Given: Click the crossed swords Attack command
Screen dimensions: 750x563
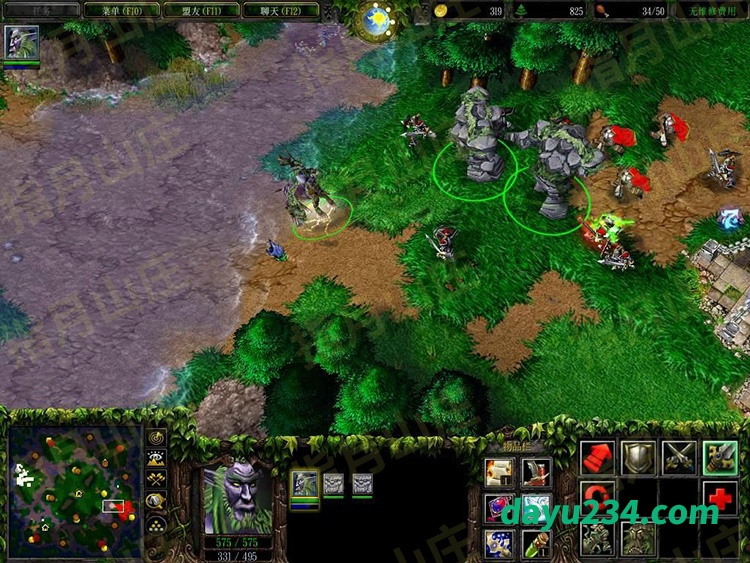Looking at the screenshot, I should 679,457.
